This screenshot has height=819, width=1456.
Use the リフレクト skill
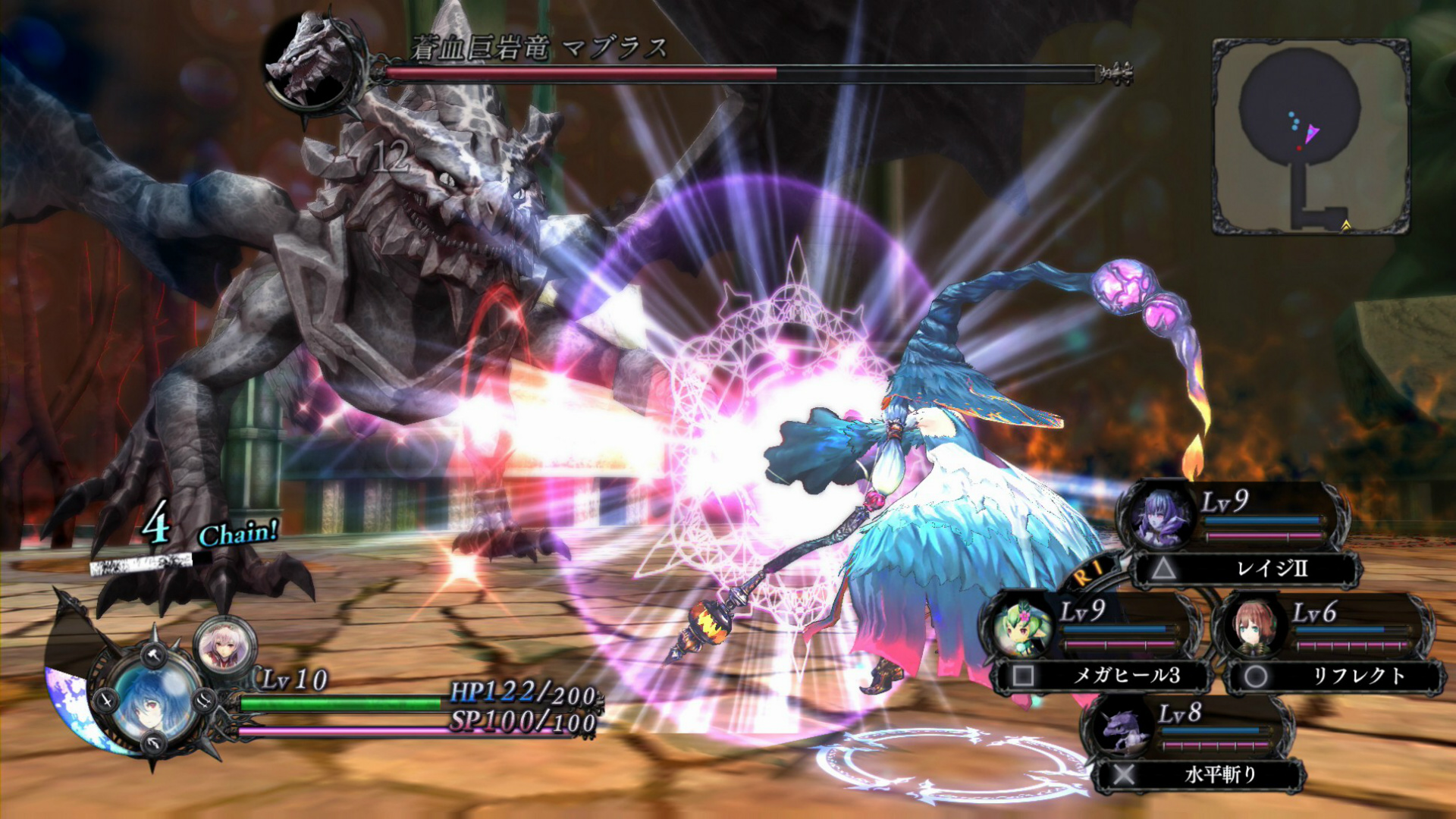(x=1336, y=676)
